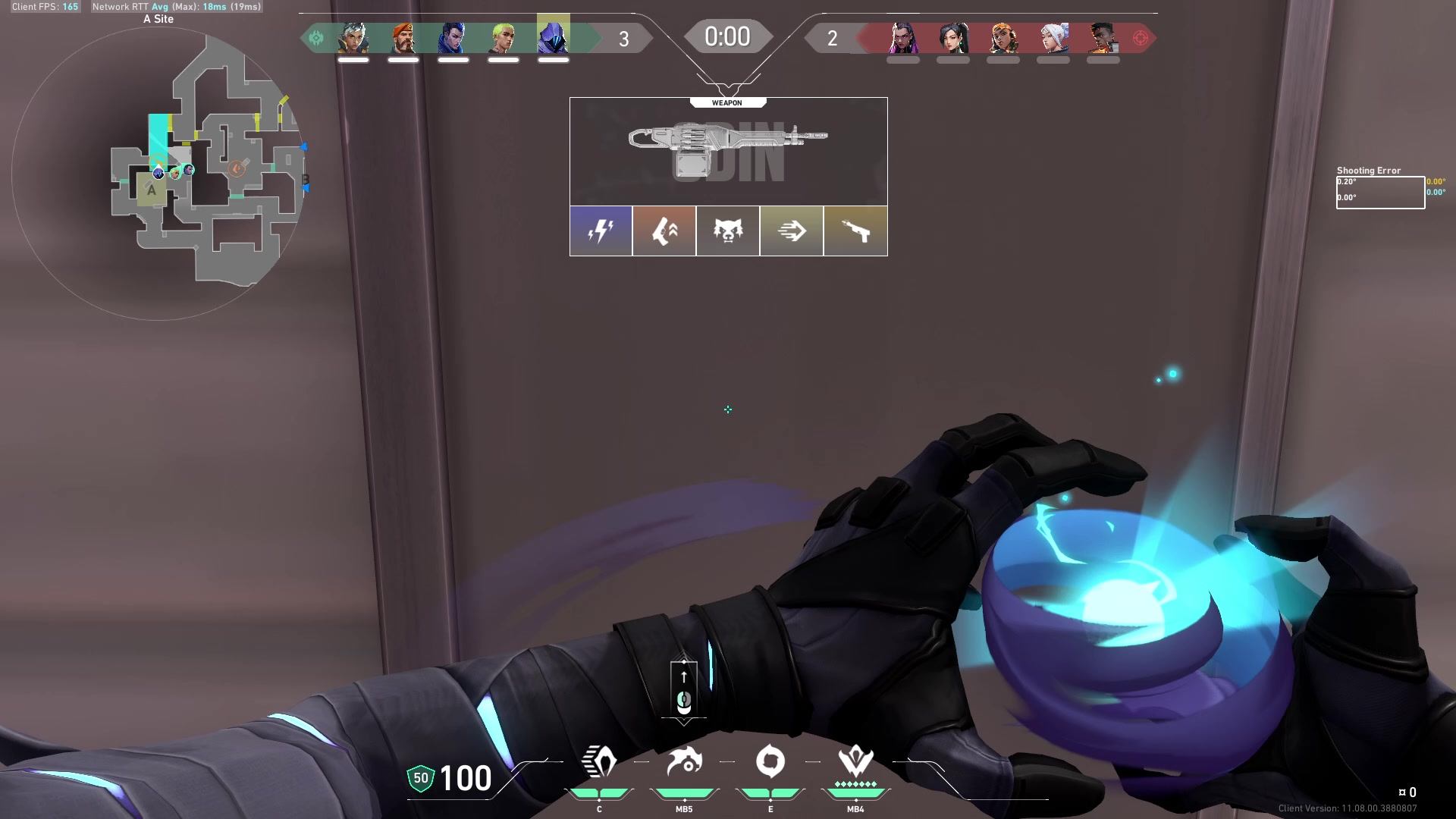The width and height of the screenshot is (1456, 819).
Task: Pick the wolf head tile
Action: point(728,231)
